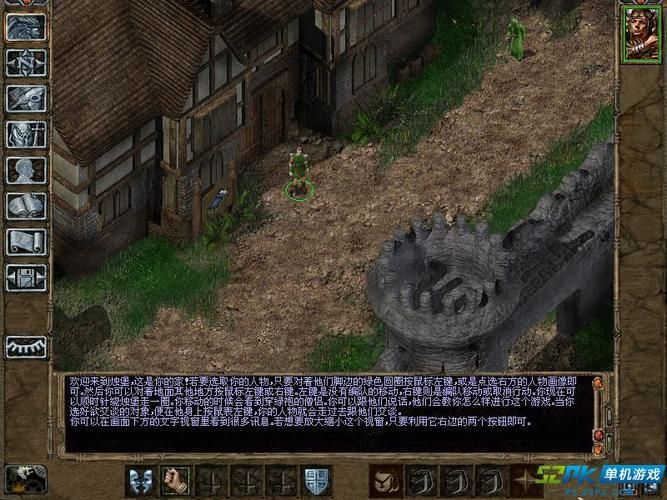Return to the game view button
Screen dimensions: 667x500
pyautogui.click(x=26, y=27)
